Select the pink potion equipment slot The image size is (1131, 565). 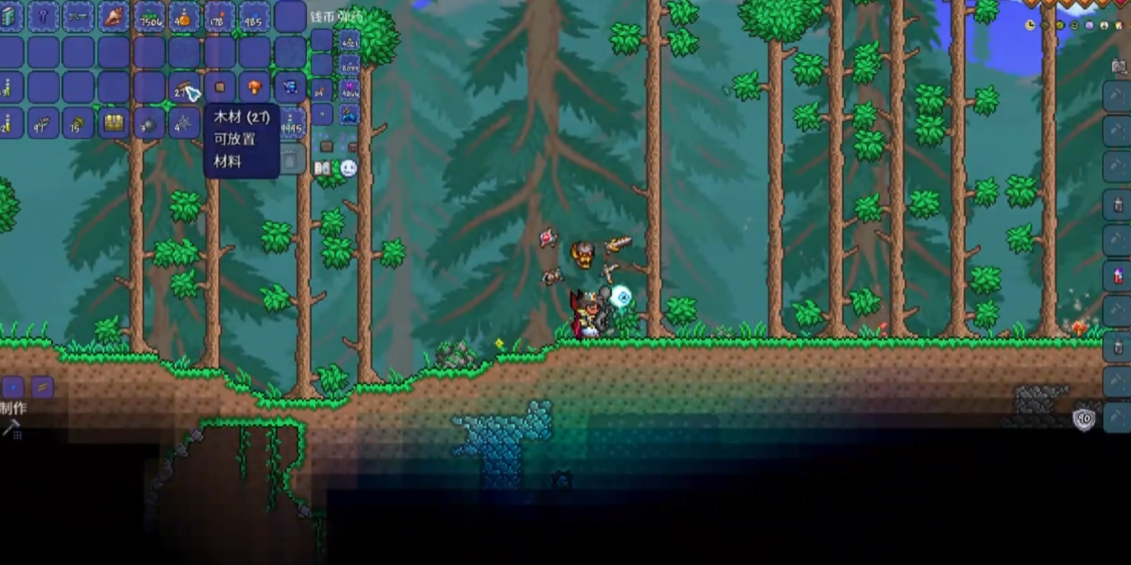1118,275
